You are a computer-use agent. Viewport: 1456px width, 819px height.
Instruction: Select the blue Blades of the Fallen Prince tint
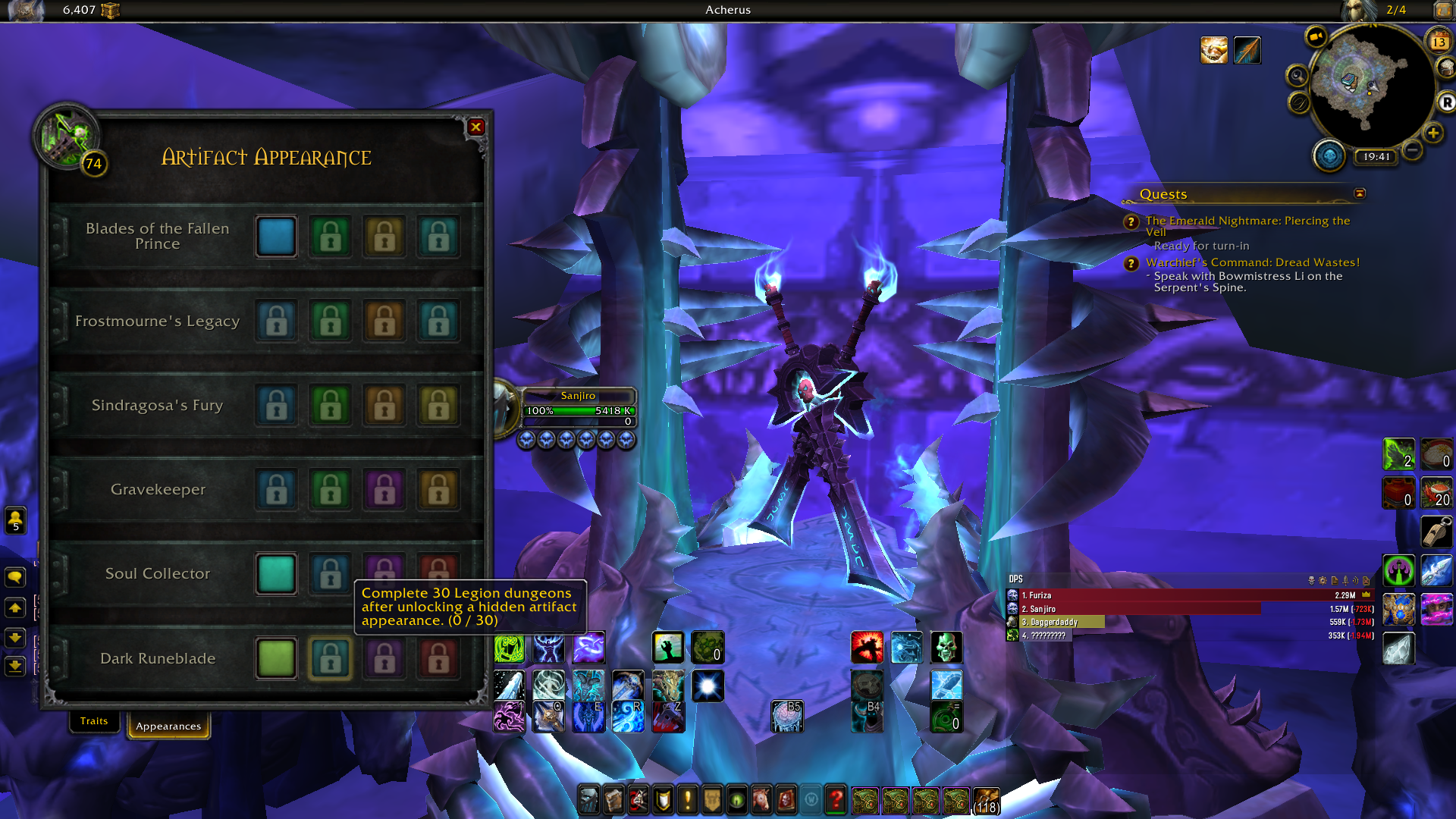click(x=276, y=237)
